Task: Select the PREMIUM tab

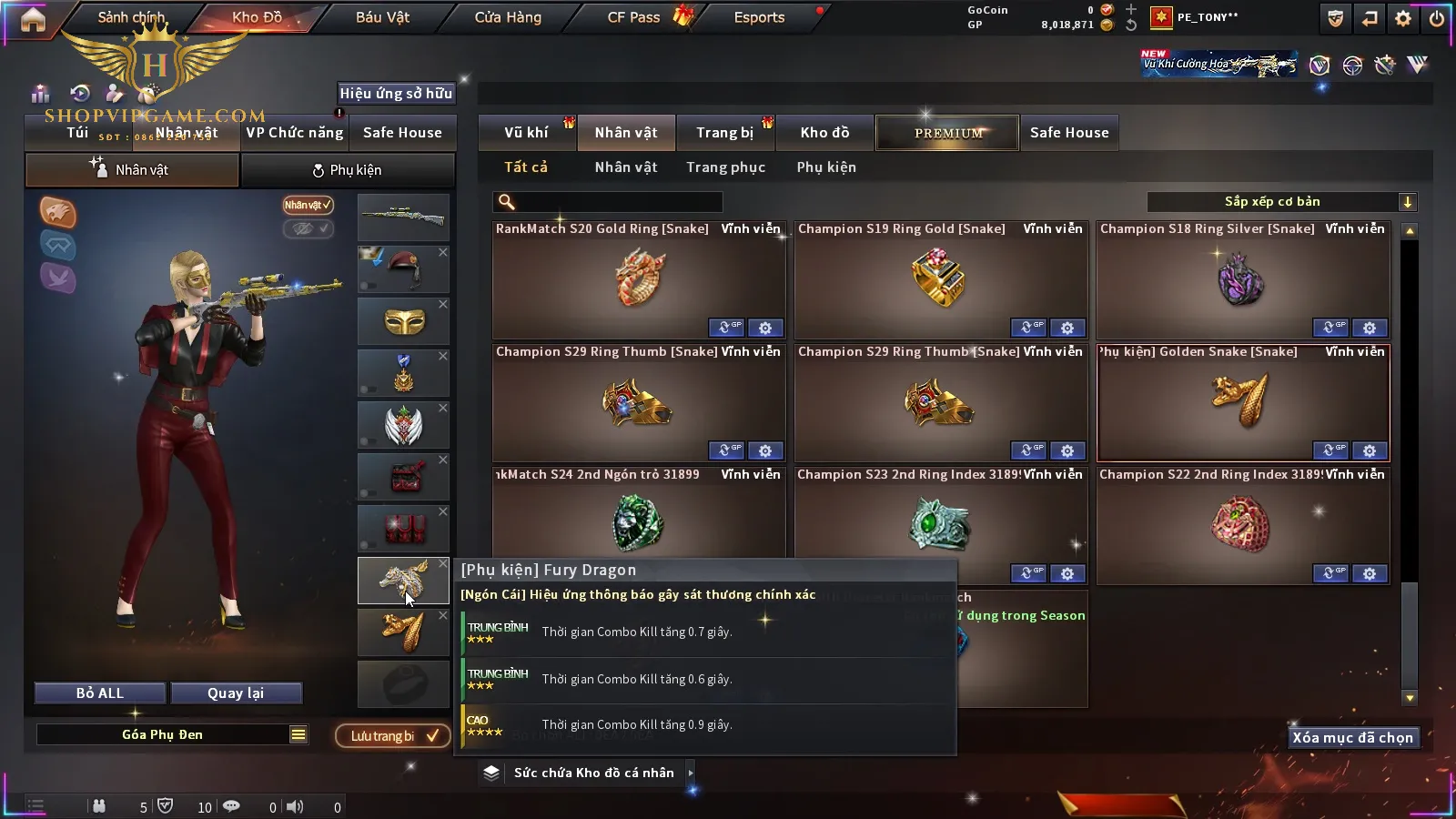Action: (x=948, y=133)
